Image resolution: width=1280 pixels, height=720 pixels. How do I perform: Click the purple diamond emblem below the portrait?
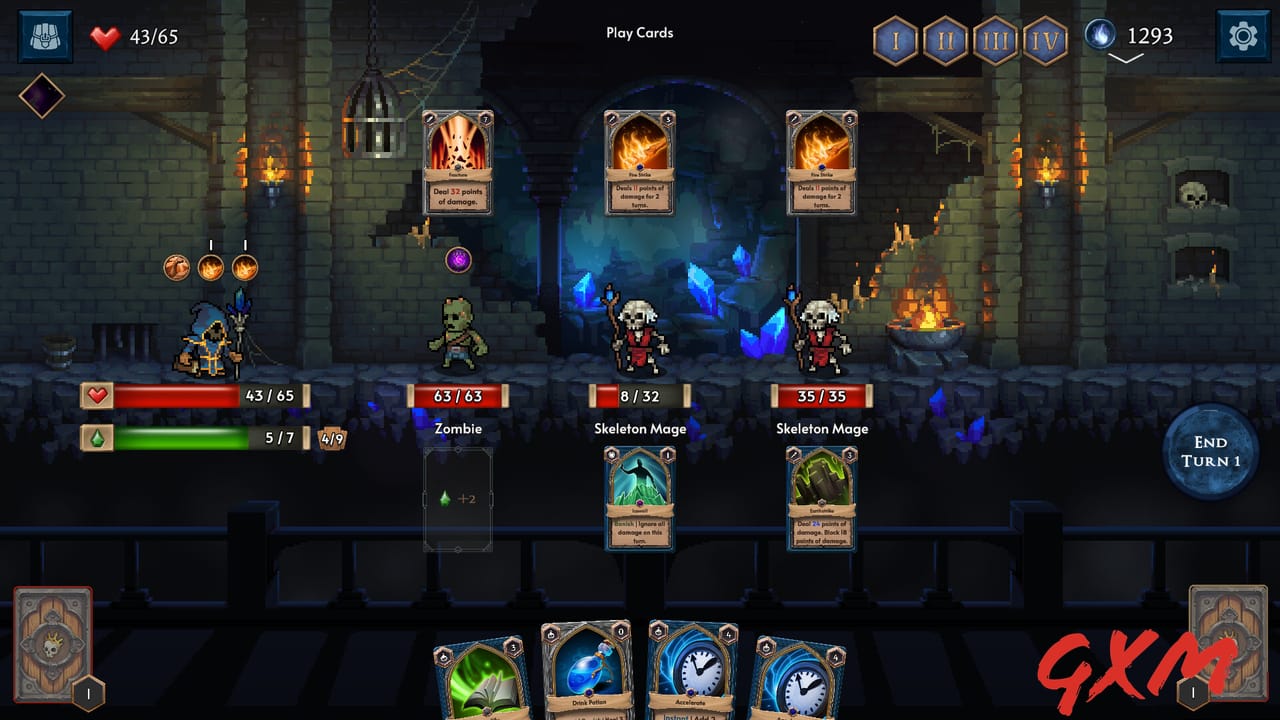[42, 98]
